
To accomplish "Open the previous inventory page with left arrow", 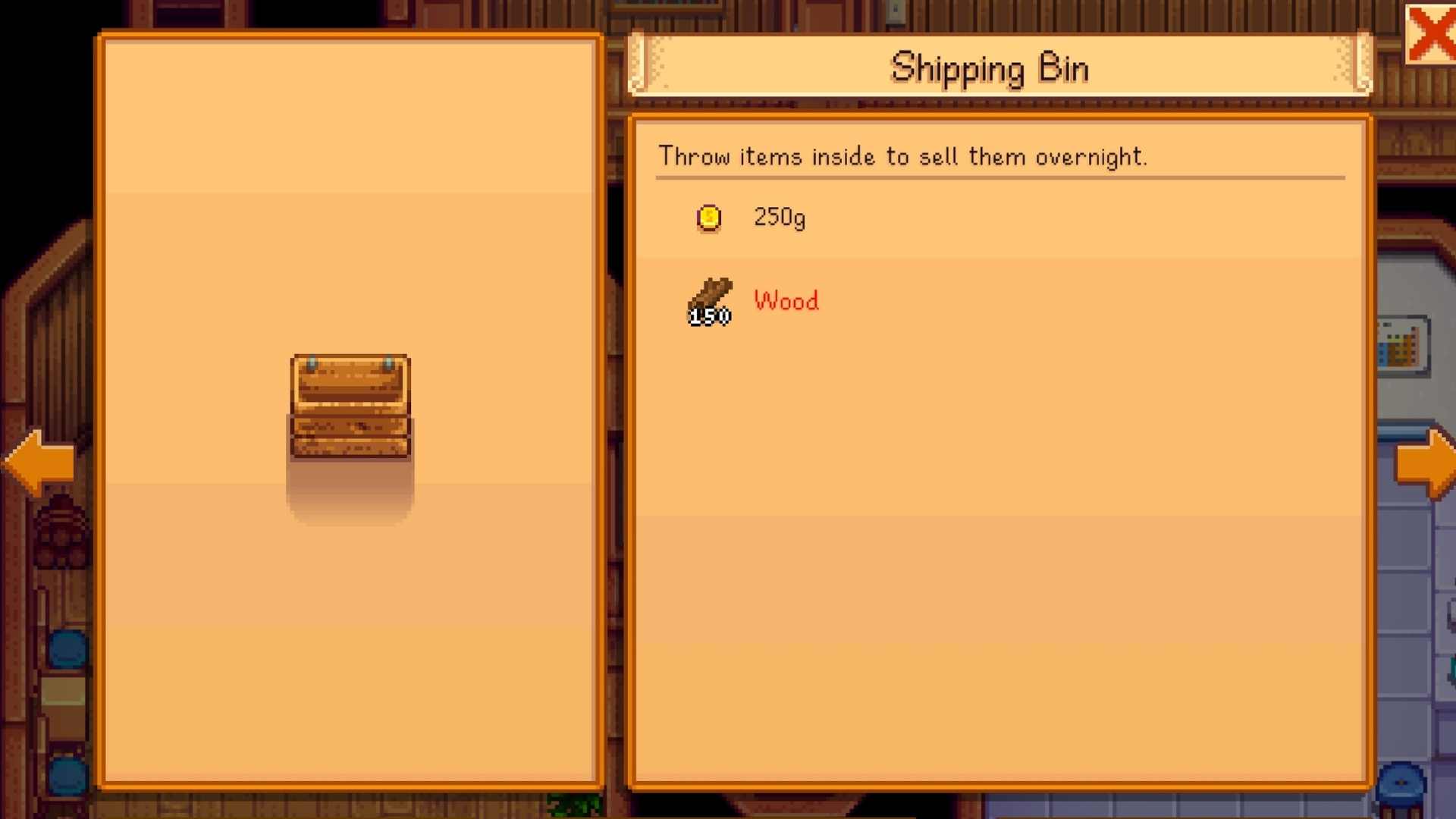I will click(x=38, y=463).
